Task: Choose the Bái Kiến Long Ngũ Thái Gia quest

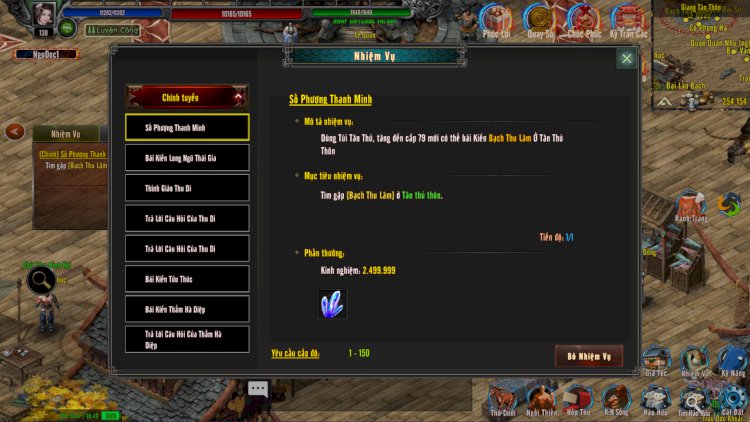Action: point(187,158)
